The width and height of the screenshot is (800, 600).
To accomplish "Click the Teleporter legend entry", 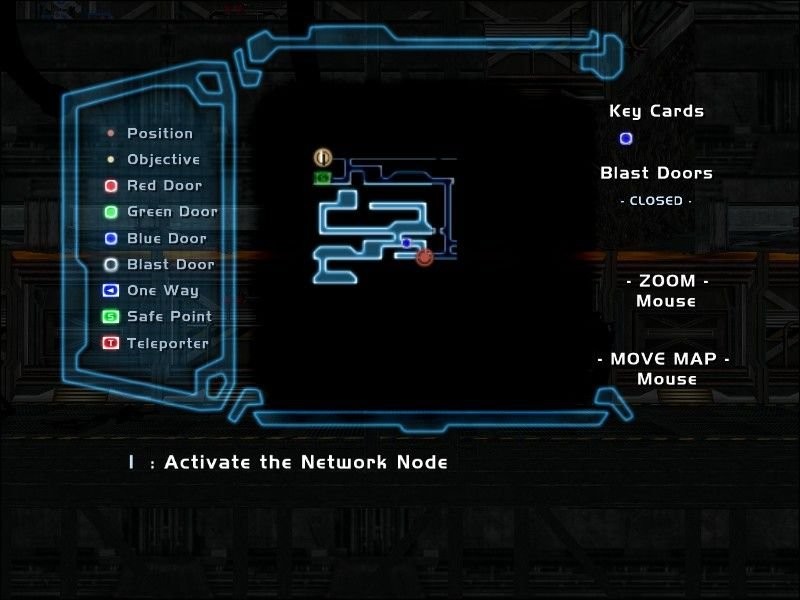I will 156,343.
